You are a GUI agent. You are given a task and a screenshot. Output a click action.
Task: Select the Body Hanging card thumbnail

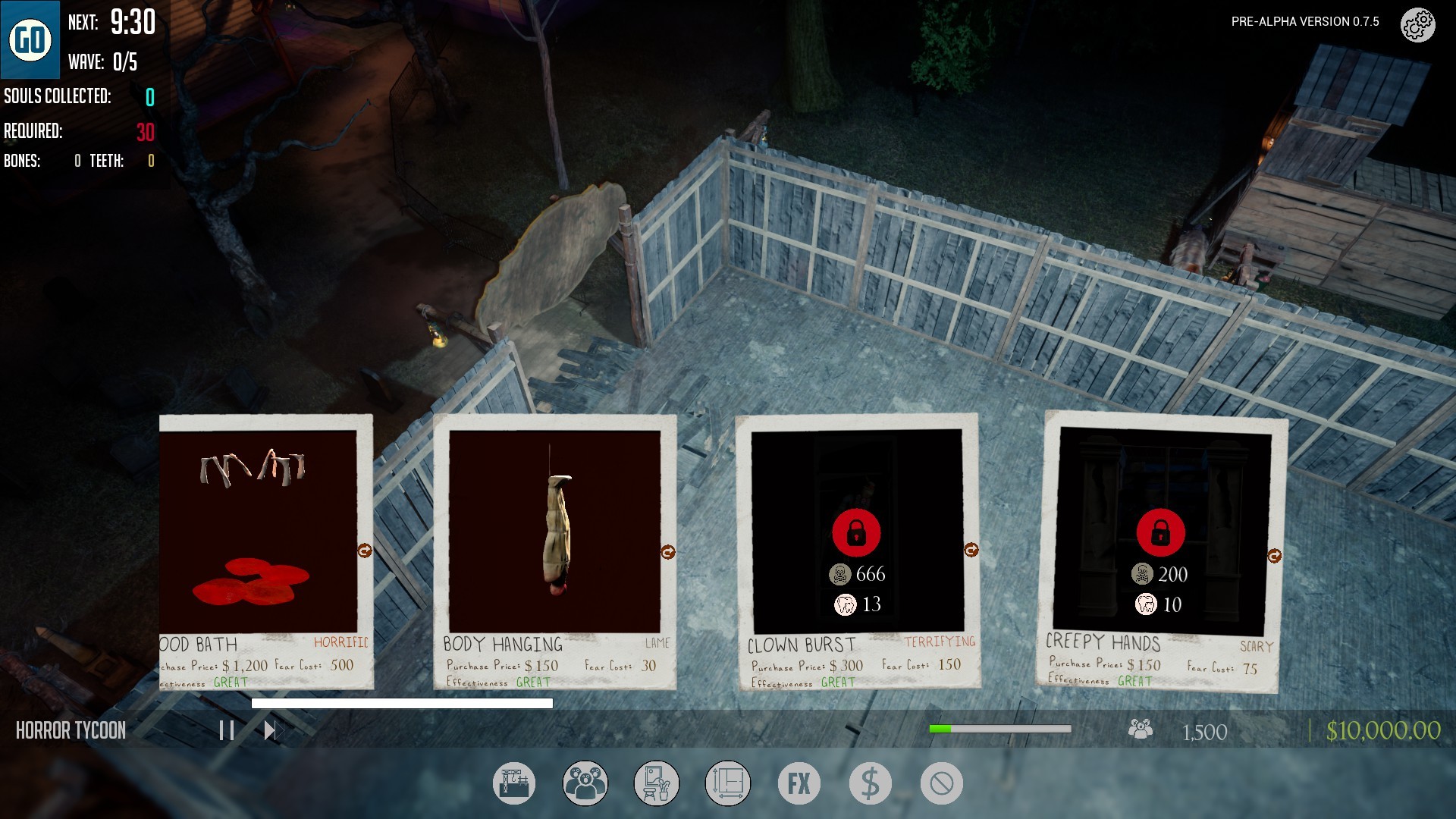pos(554,531)
